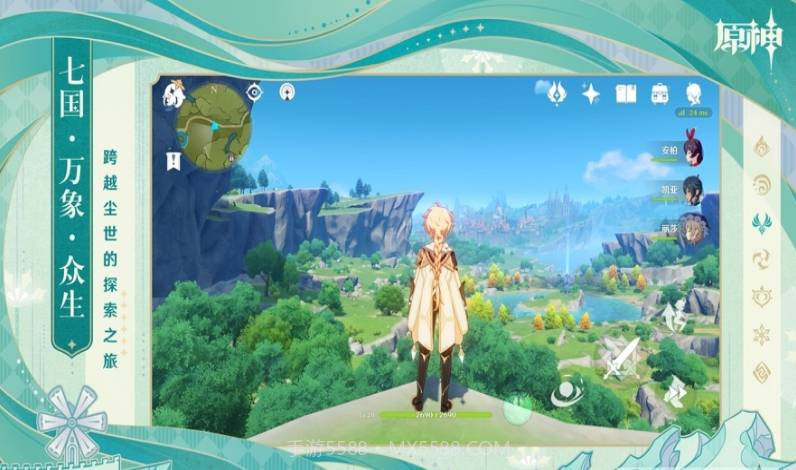Open the Paimon menu icon
The width and height of the screenshot is (796, 470).
pos(174,96)
